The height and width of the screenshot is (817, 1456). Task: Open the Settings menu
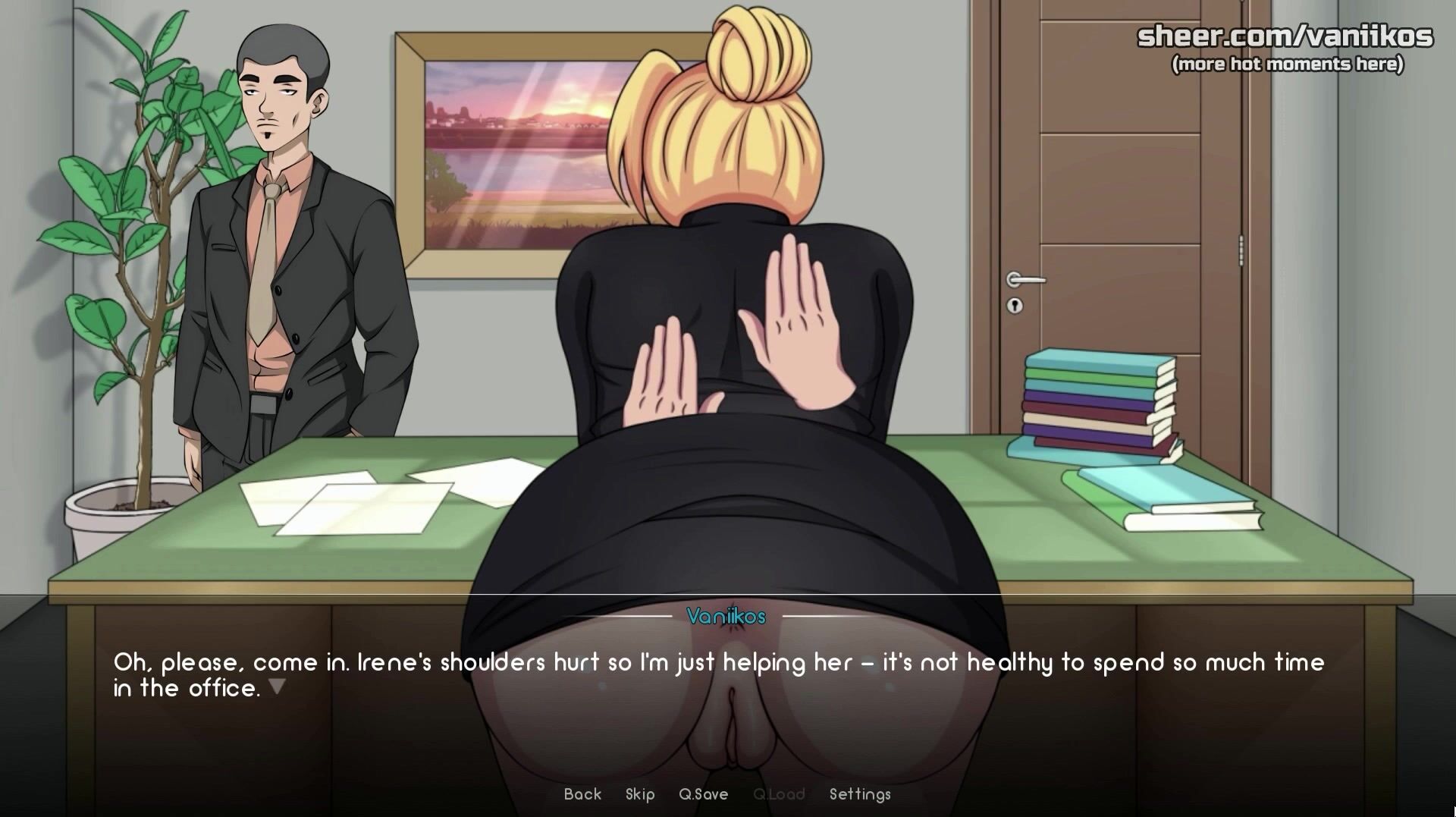click(860, 794)
